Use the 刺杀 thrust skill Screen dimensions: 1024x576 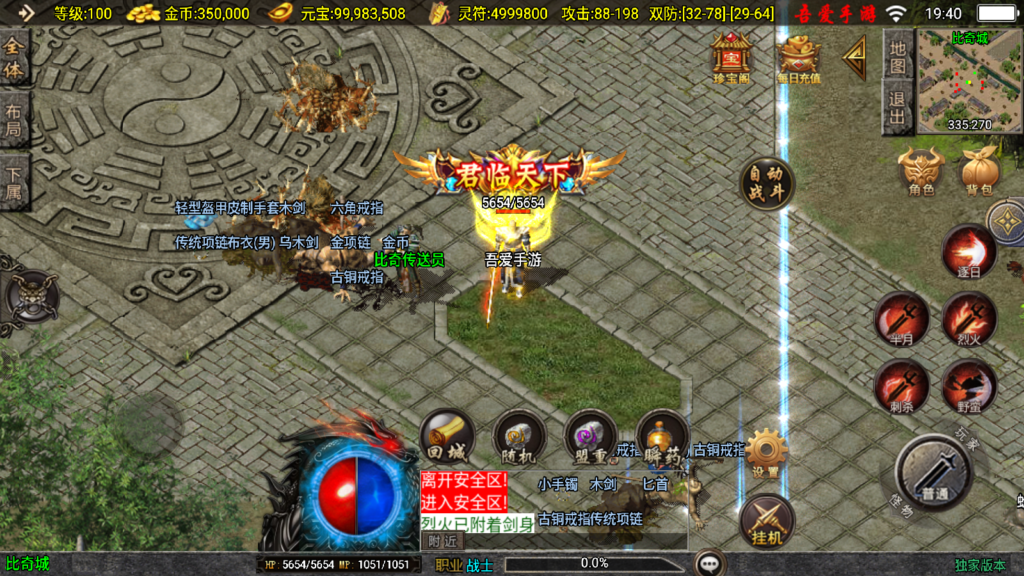(x=901, y=387)
